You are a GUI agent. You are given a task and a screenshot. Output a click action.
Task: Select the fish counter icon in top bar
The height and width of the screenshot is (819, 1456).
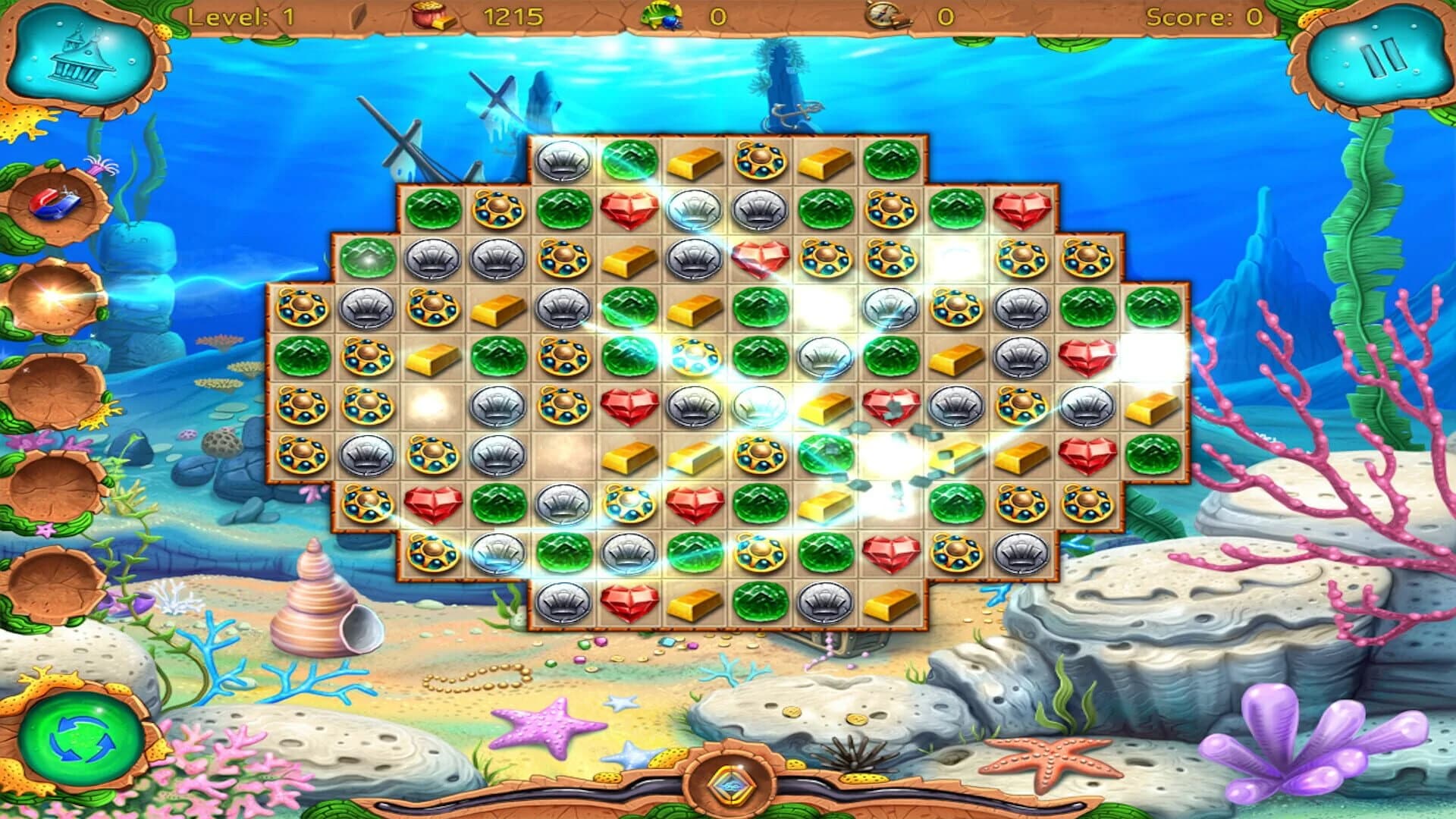point(661,14)
